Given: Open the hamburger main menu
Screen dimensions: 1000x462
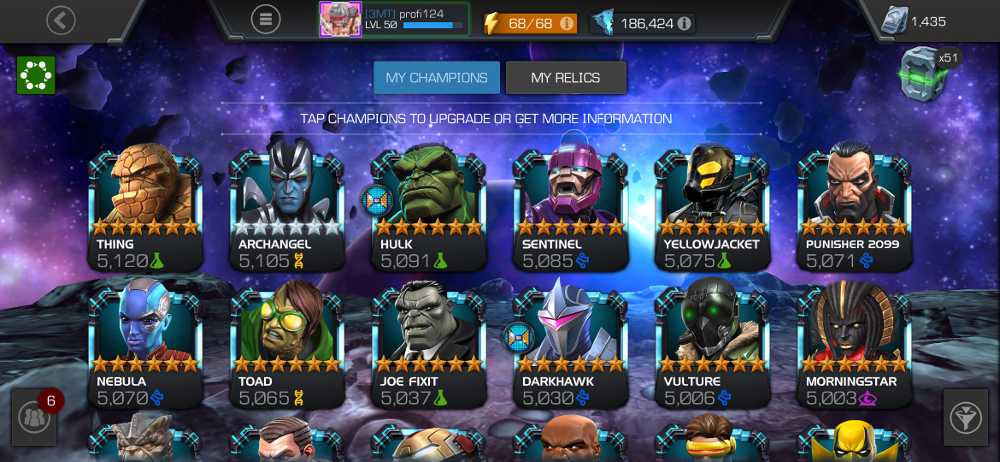Looking at the screenshot, I should coord(265,19).
